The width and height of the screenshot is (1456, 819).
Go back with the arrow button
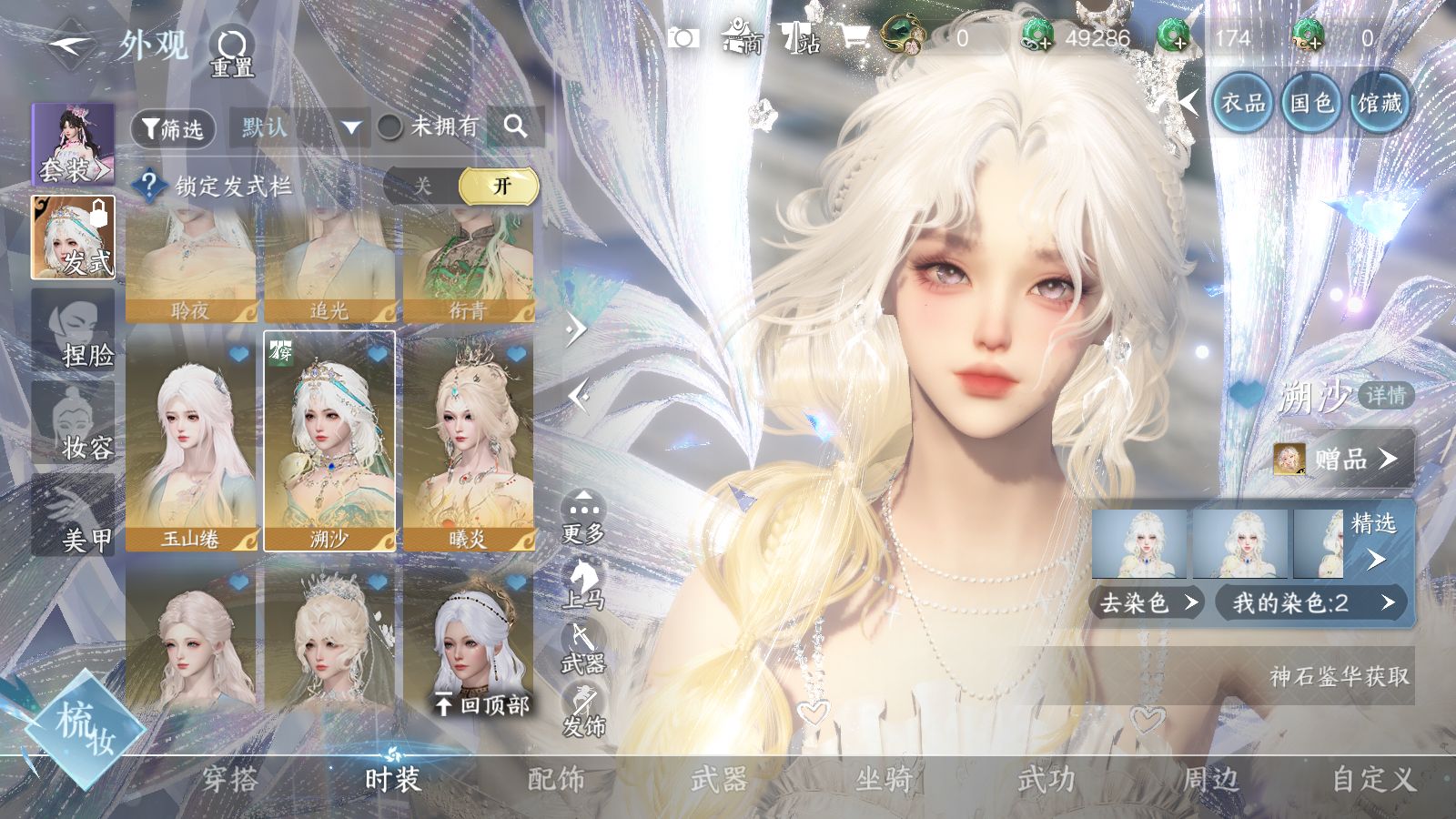[x=70, y=44]
